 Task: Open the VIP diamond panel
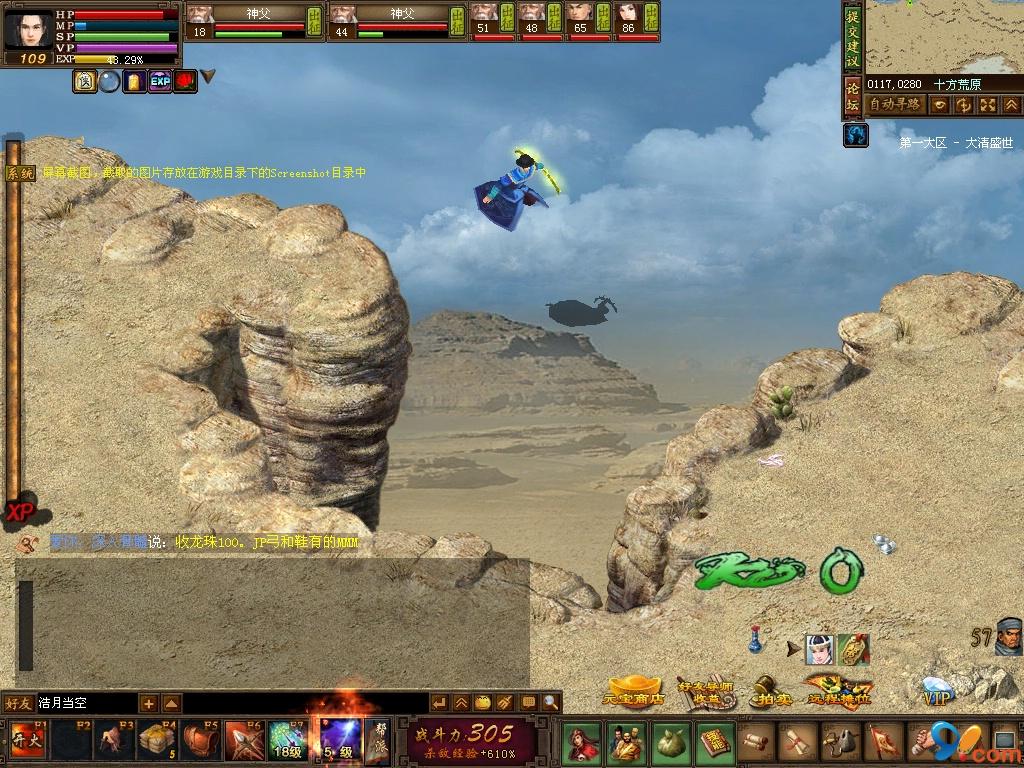click(937, 692)
